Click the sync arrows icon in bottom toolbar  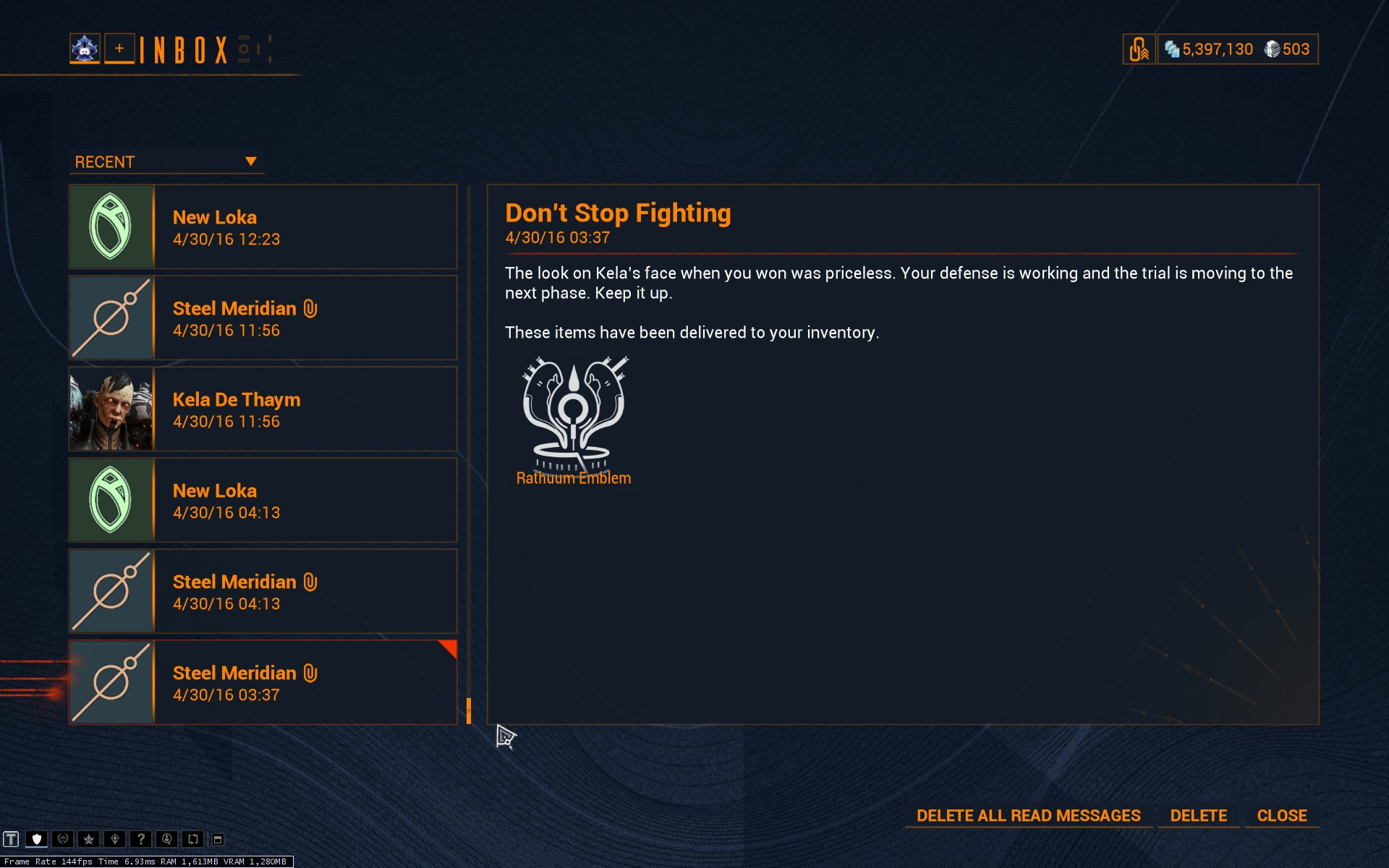click(x=192, y=838)
